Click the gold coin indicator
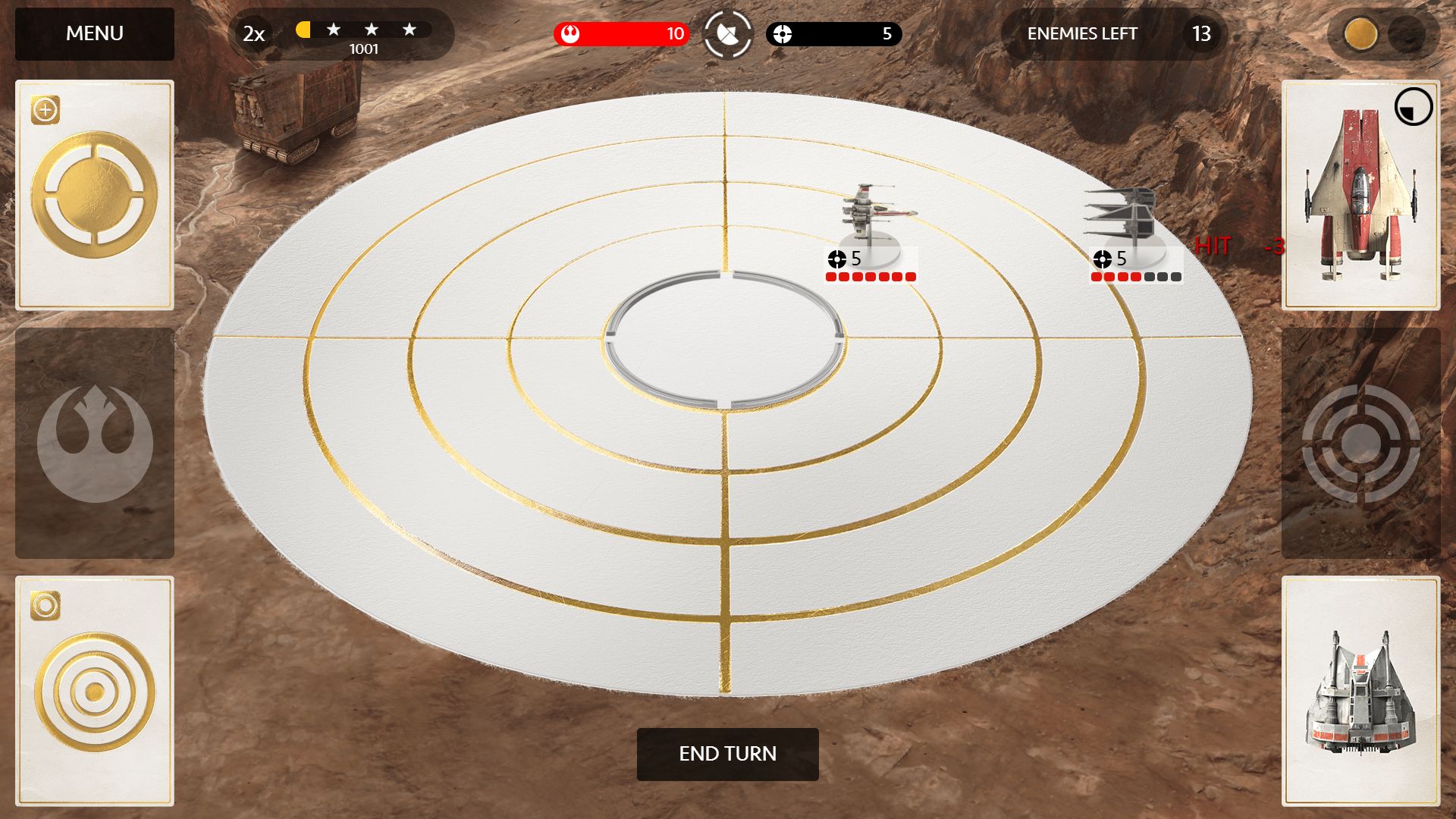Screen dimensions: 1456x819 tap(1360, 34)
